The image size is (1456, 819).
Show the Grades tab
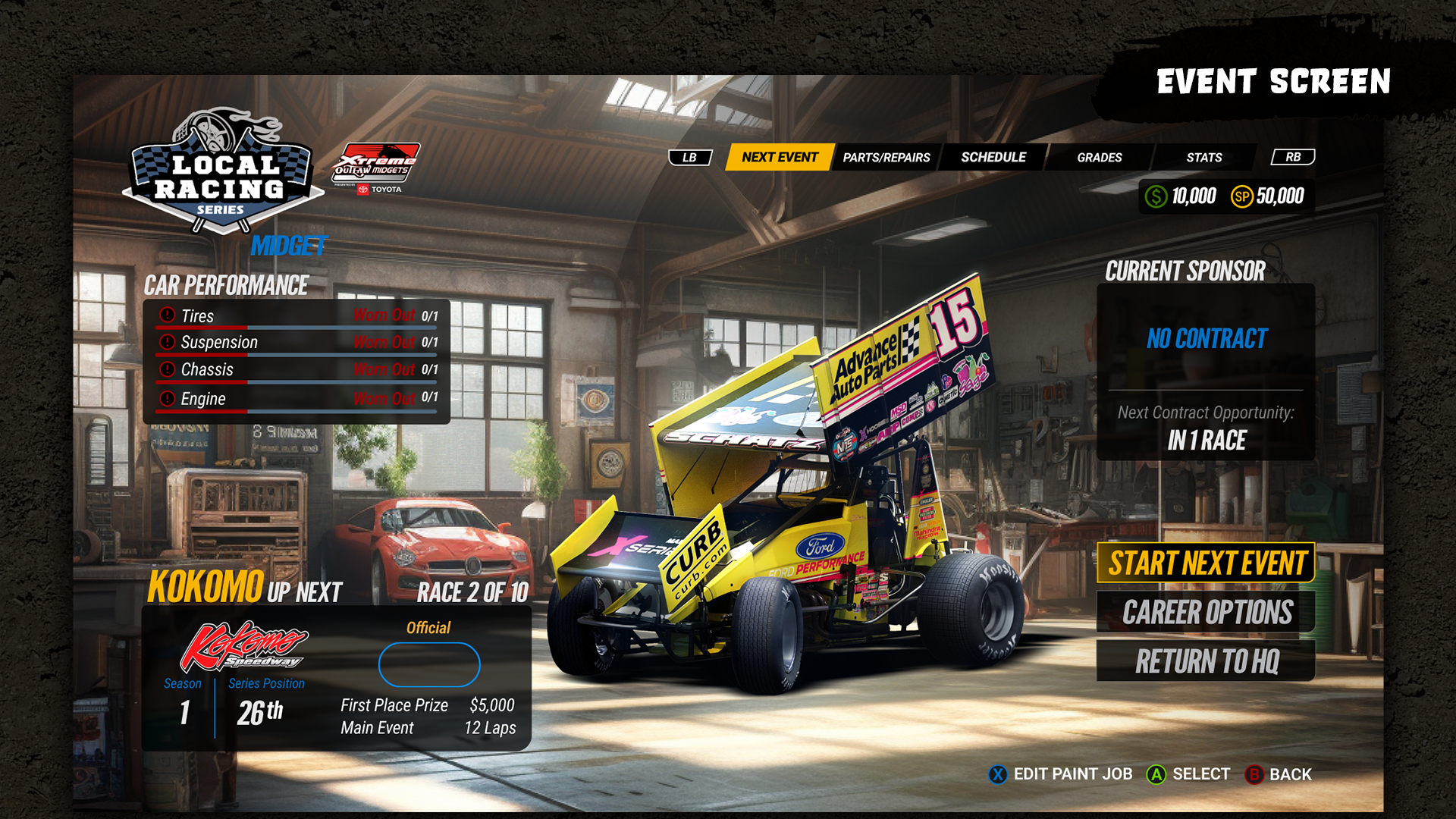(x=1099, y=157)
